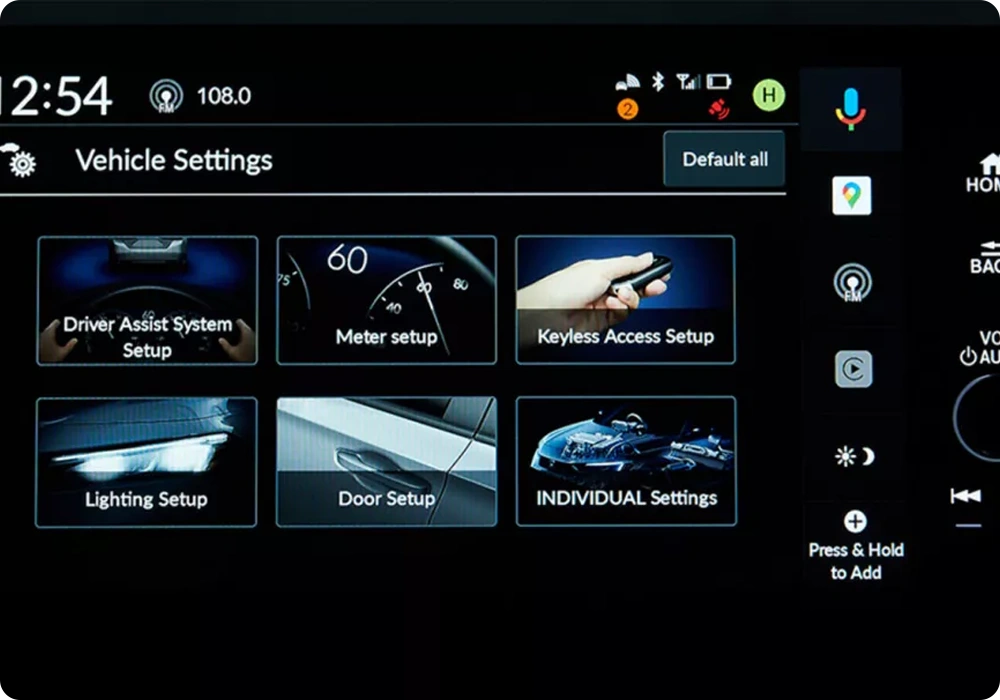
Task: Activate the voice assistant microphone
Action: [x=851, y=109]
